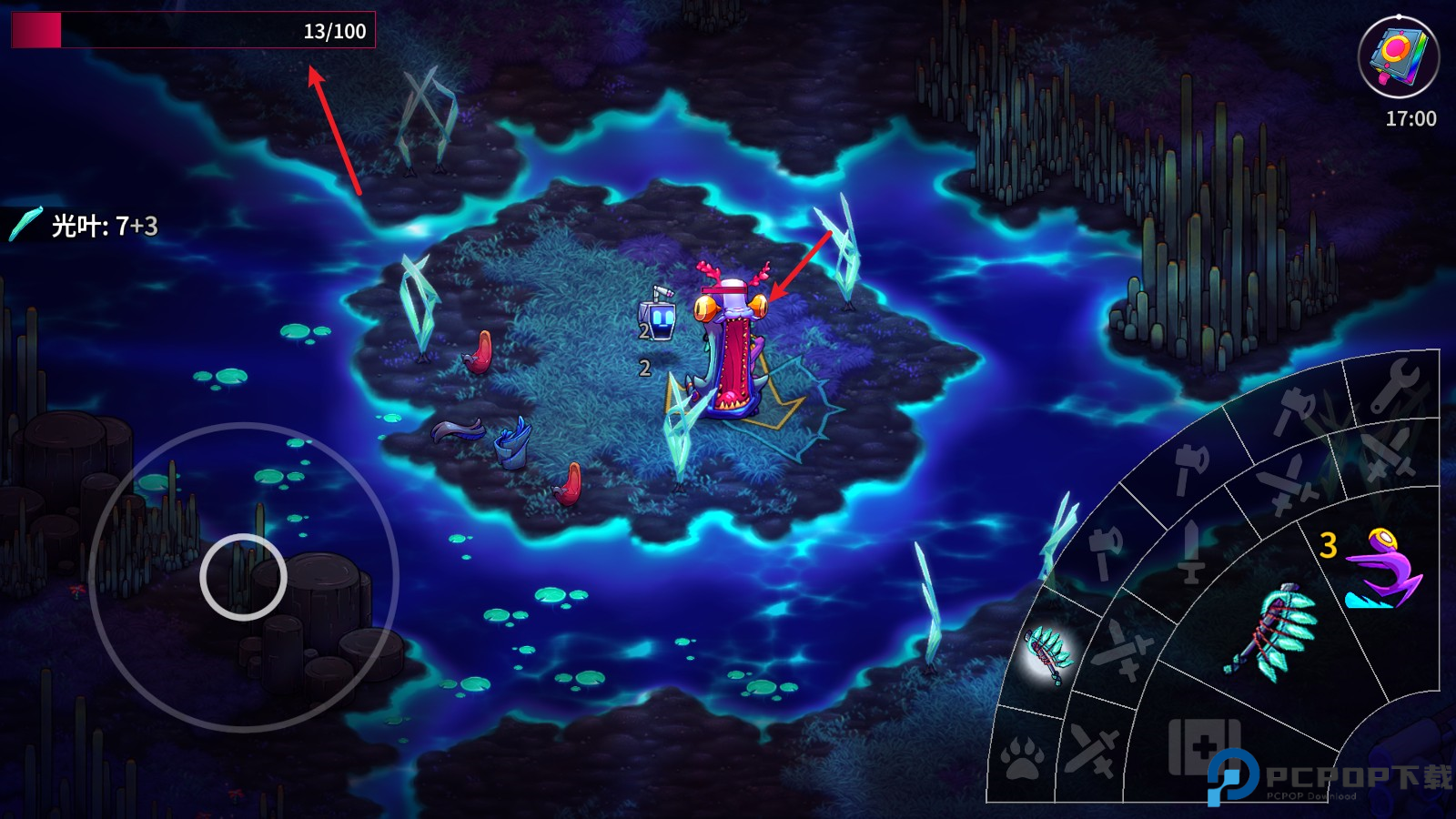Use the first-aid kit healing slot
The image size is (1456, 819).
[x=1204, y=747]
